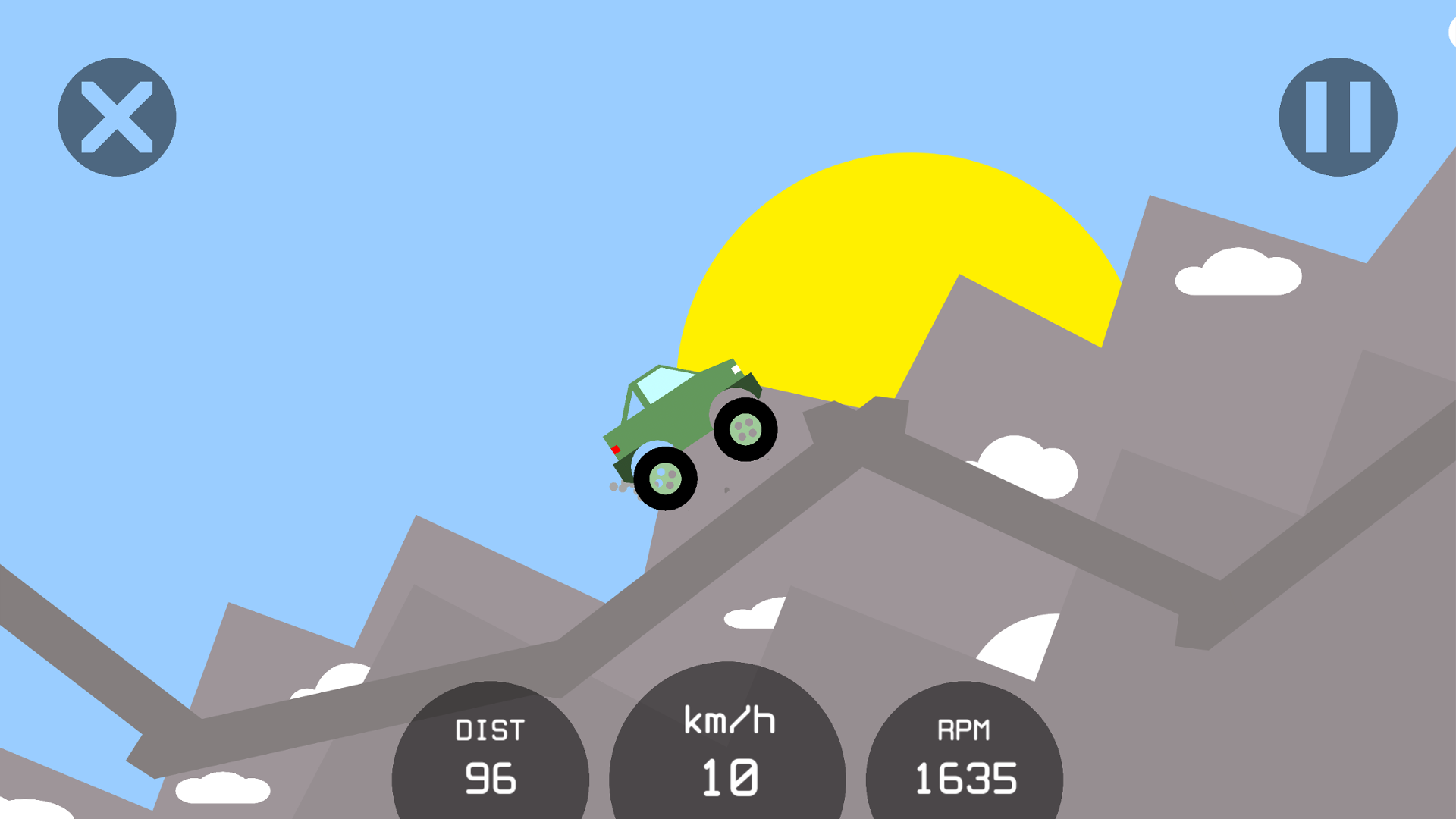
Task: Click the RPM value 1635
Action: click(967, 777)
